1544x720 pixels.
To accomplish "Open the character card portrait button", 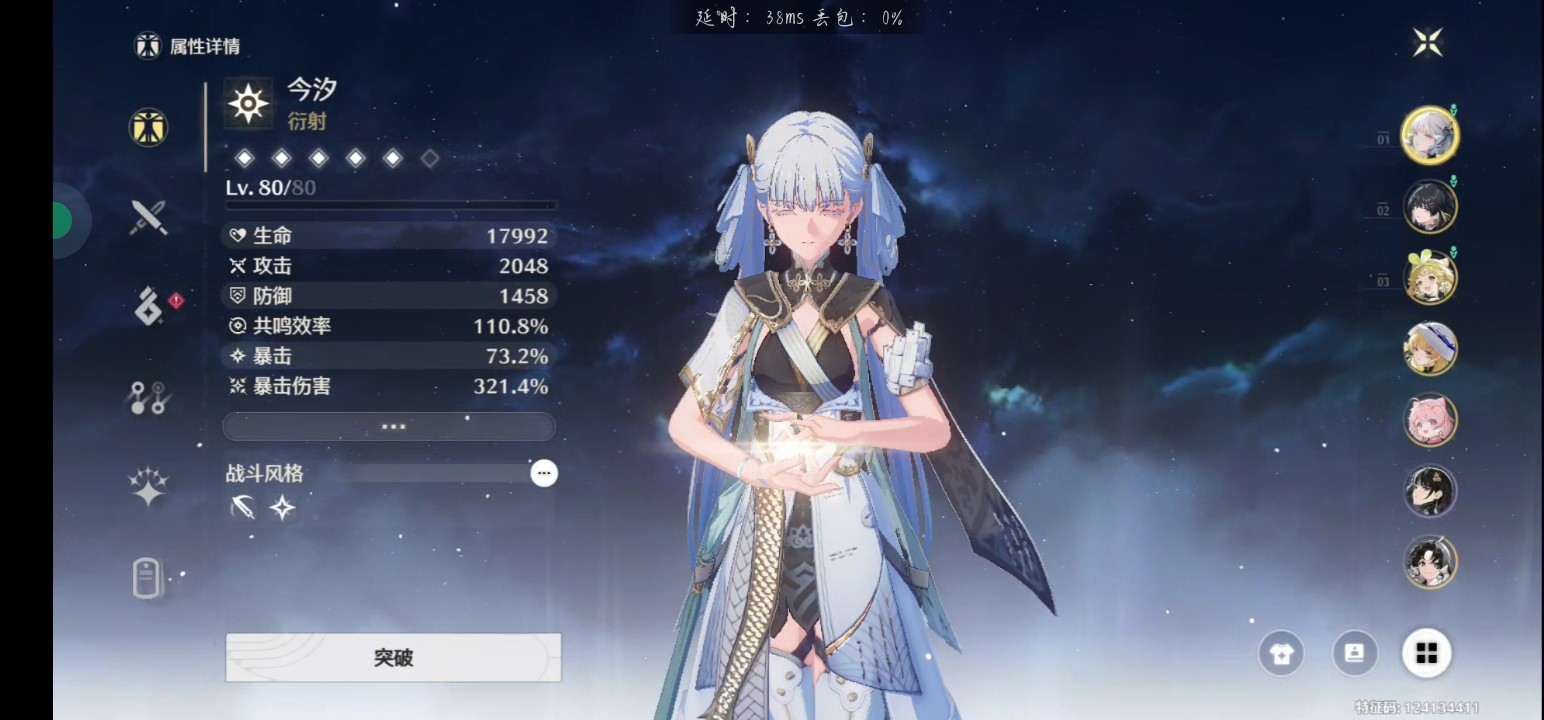I will click(1355, 654).
